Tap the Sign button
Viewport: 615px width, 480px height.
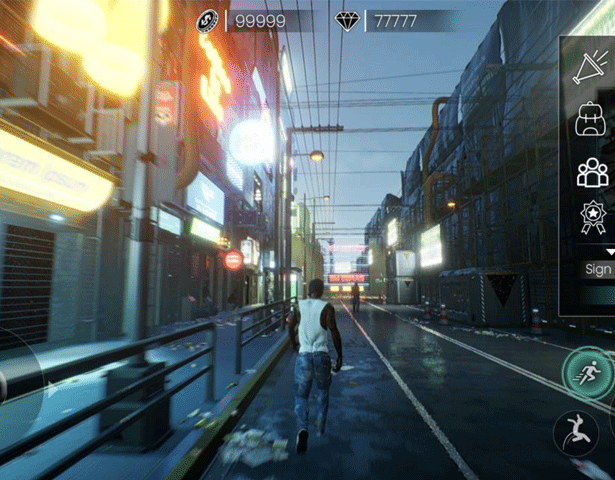[598, 269]
